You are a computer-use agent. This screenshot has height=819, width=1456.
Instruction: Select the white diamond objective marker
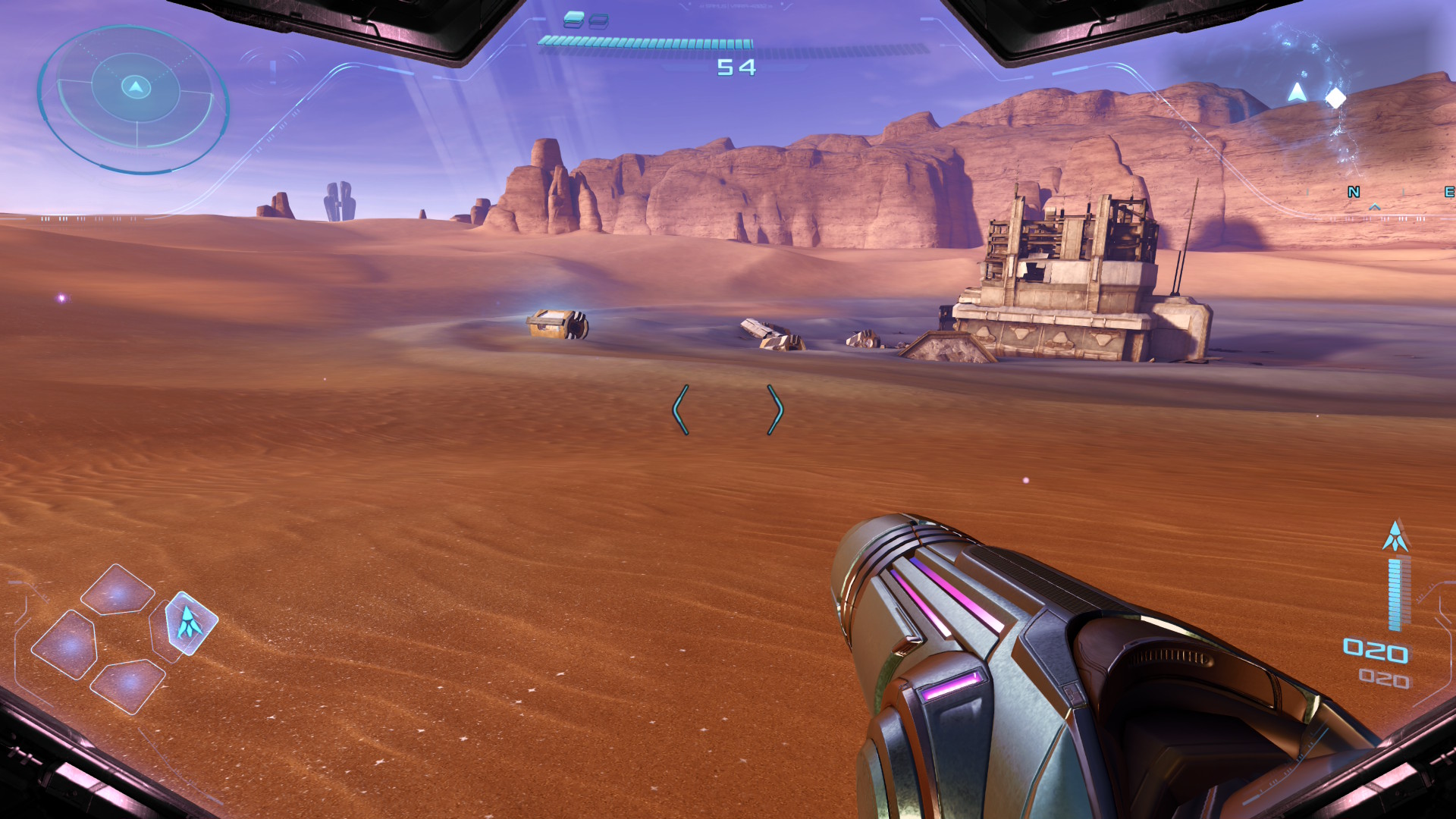tap(1335, 98)
